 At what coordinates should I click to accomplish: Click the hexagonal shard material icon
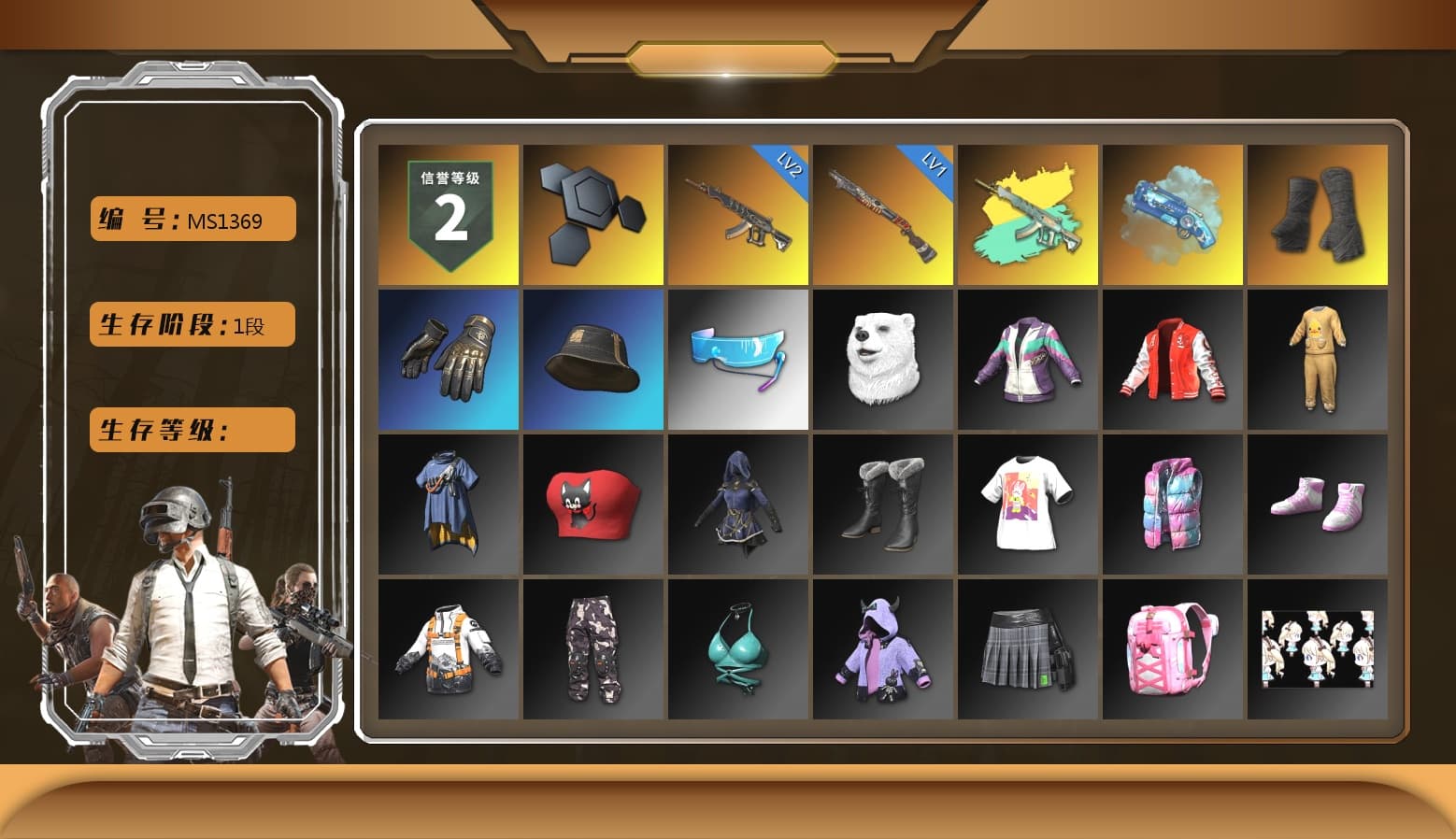coord(592,214)
